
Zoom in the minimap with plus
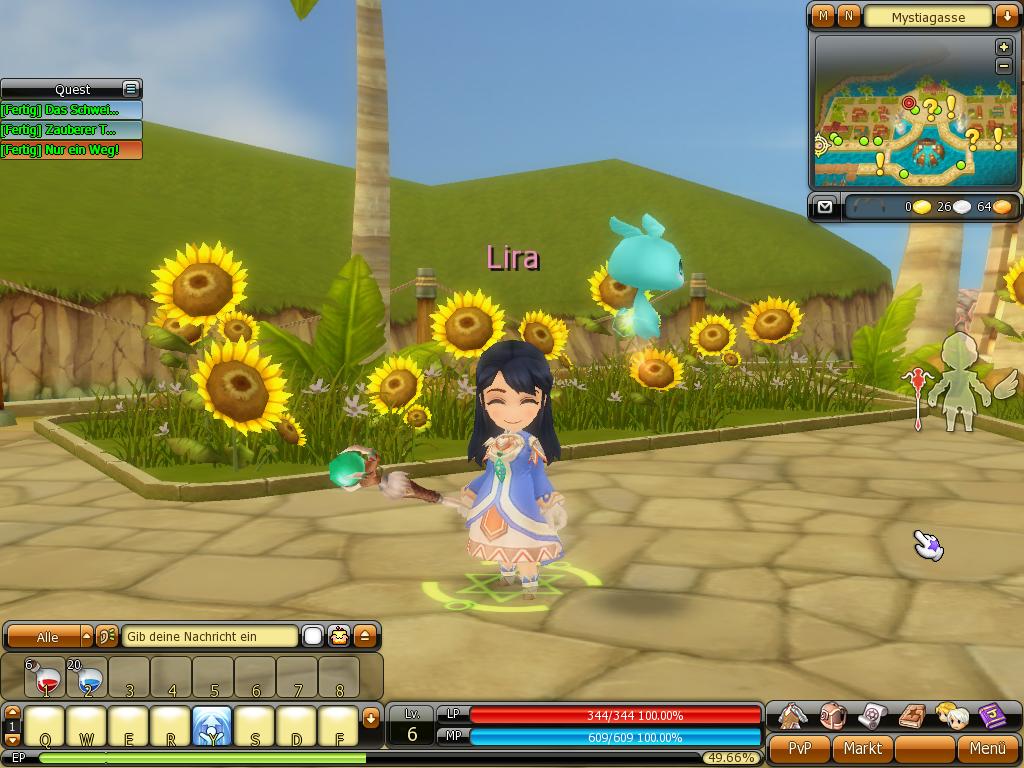[x=1004, y=47]
